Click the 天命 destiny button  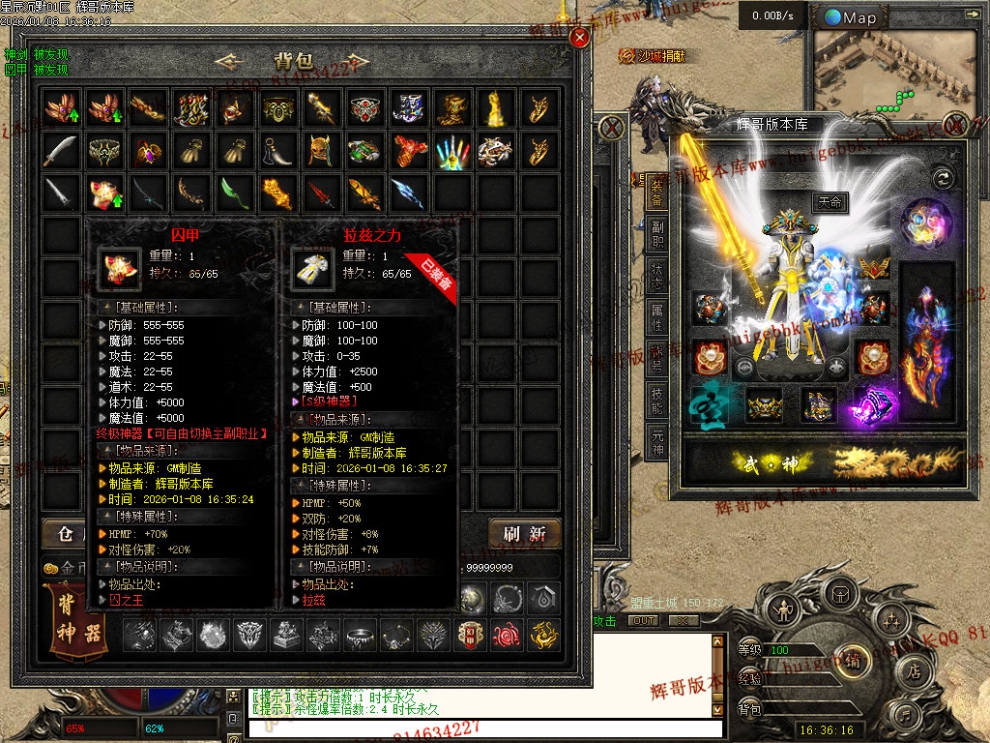pos(828,204)
